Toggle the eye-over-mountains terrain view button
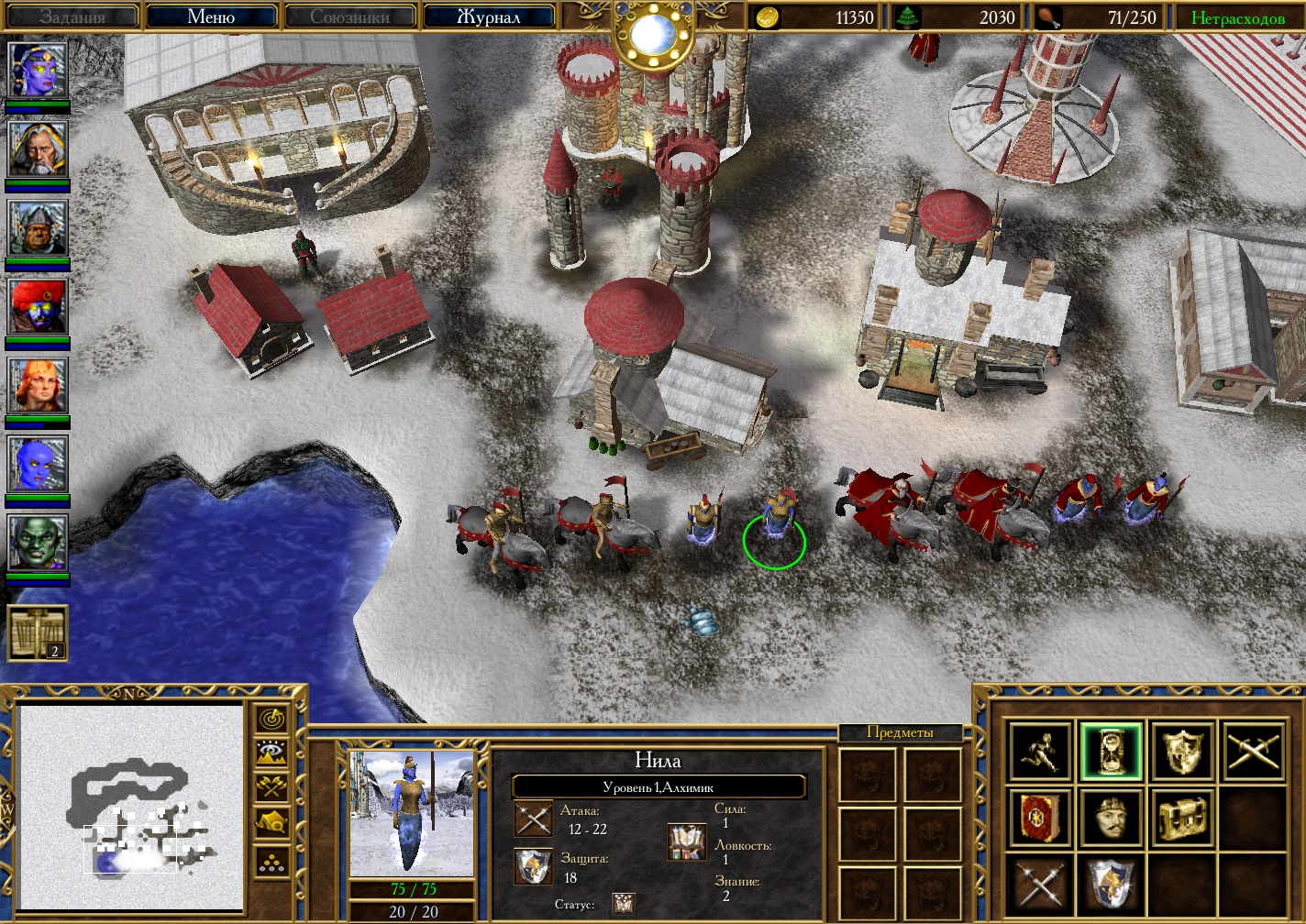 pos(272,753)
